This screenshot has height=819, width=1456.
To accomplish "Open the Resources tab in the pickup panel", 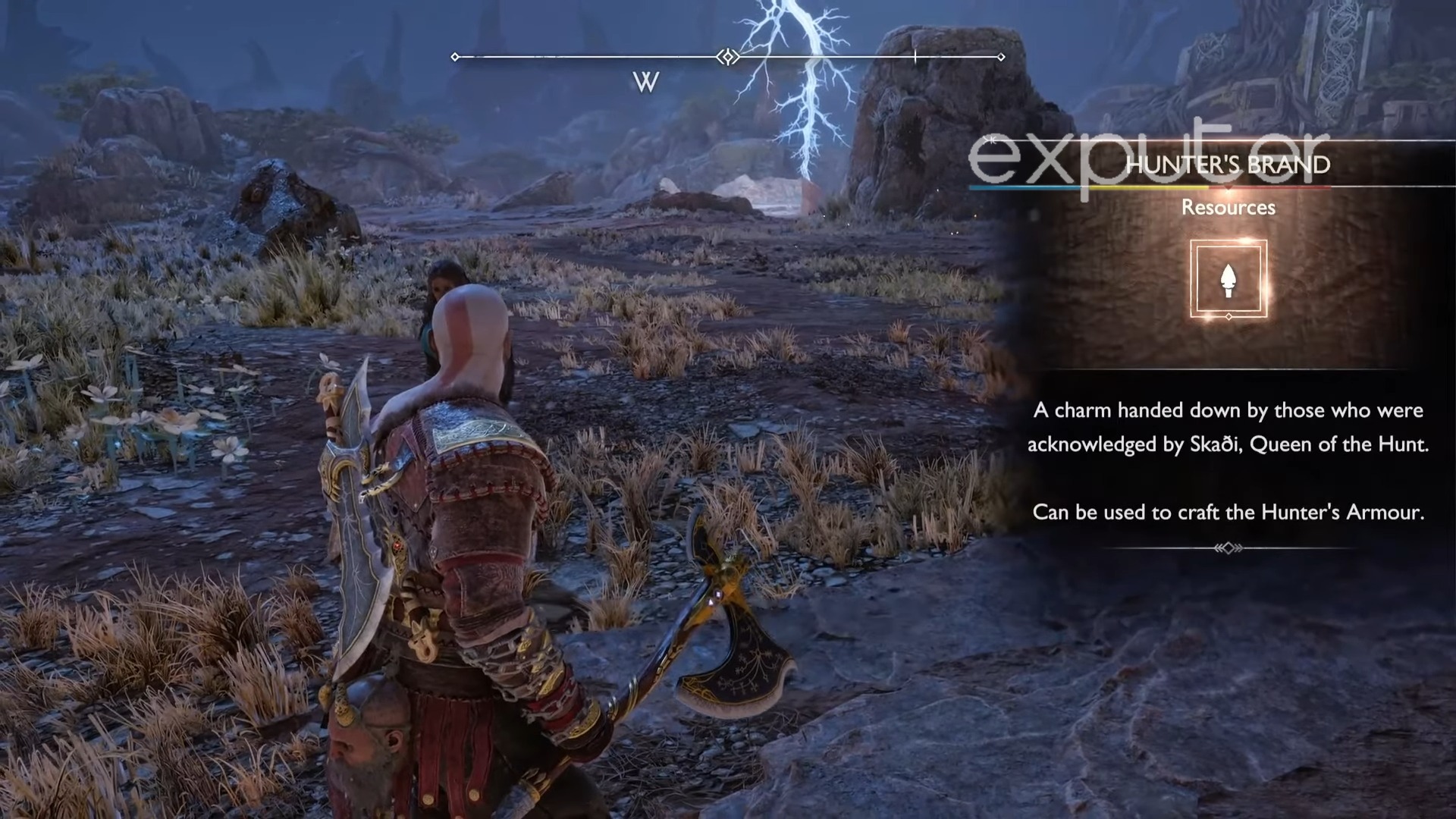I will click(1228, 207).
